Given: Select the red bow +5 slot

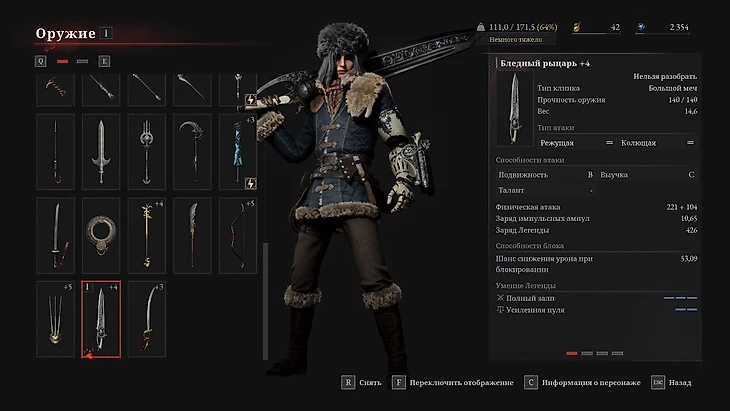Looking at the screenshot, I should (x=238, y=235).
